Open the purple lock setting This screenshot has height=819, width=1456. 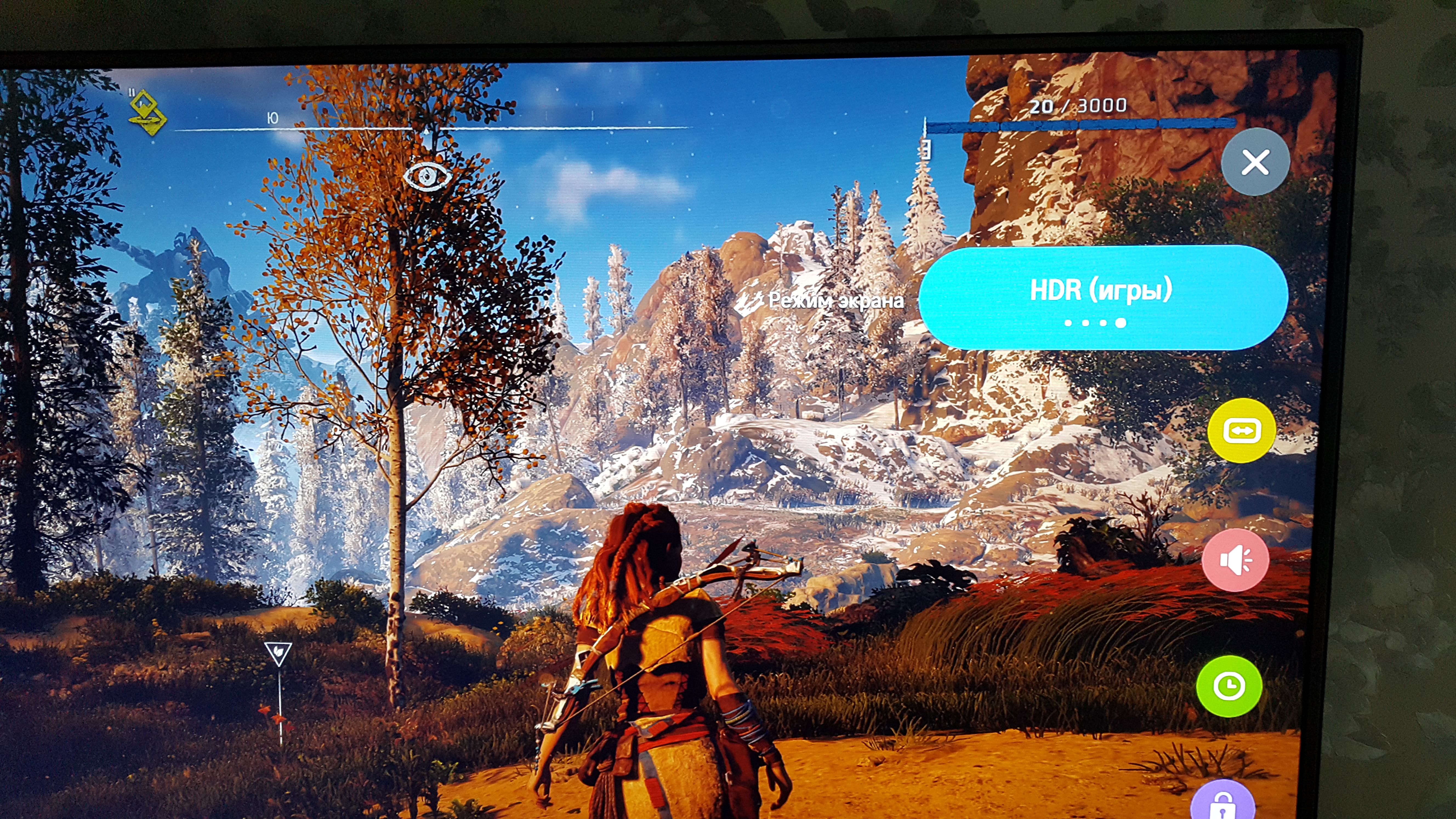(x=1222, y=803)
